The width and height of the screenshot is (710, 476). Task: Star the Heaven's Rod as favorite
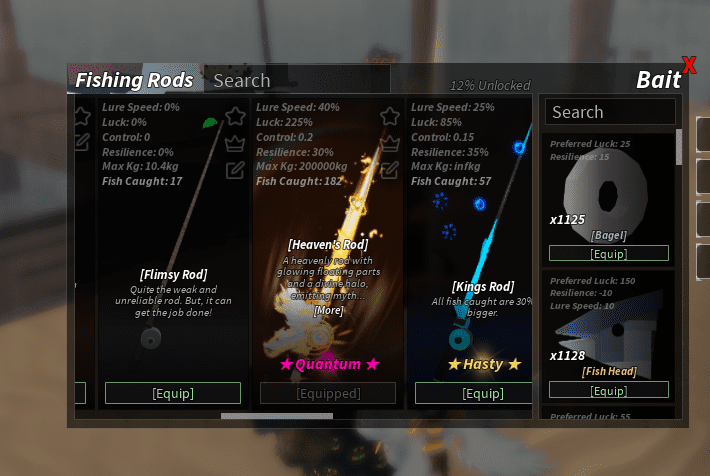pos(390,117)
